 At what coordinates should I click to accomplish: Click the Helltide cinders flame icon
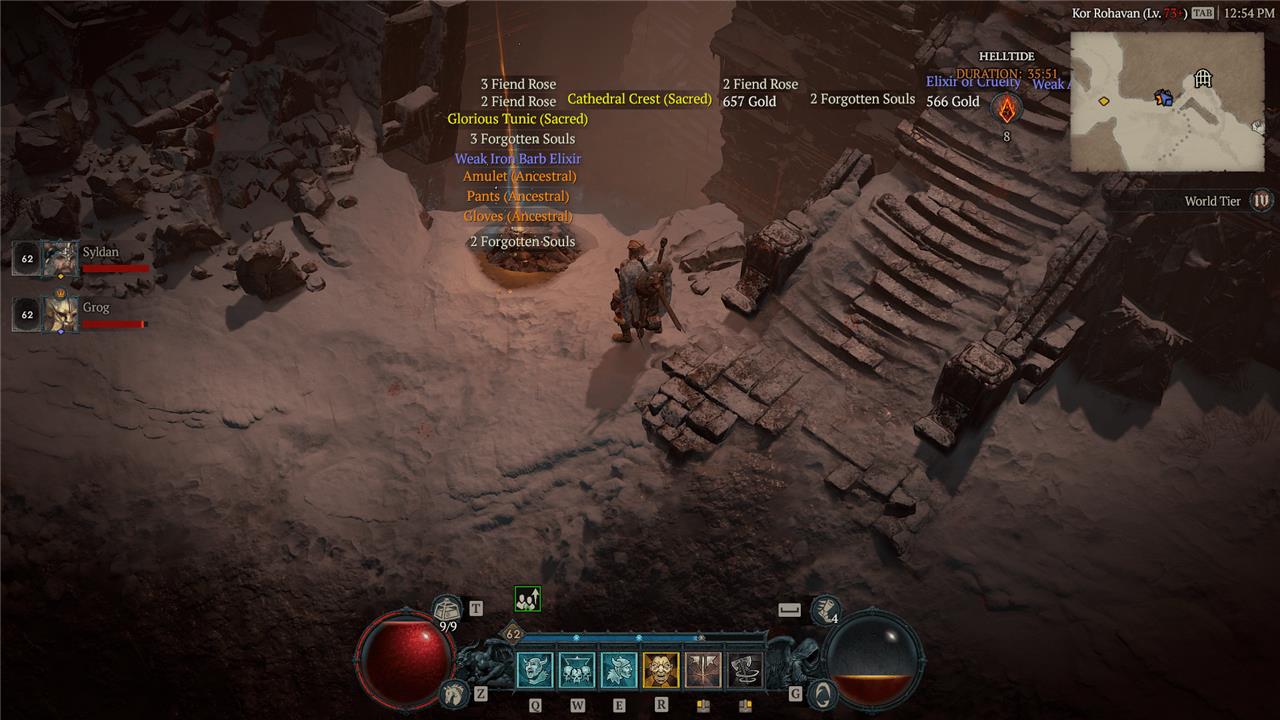pos(1007,110)
